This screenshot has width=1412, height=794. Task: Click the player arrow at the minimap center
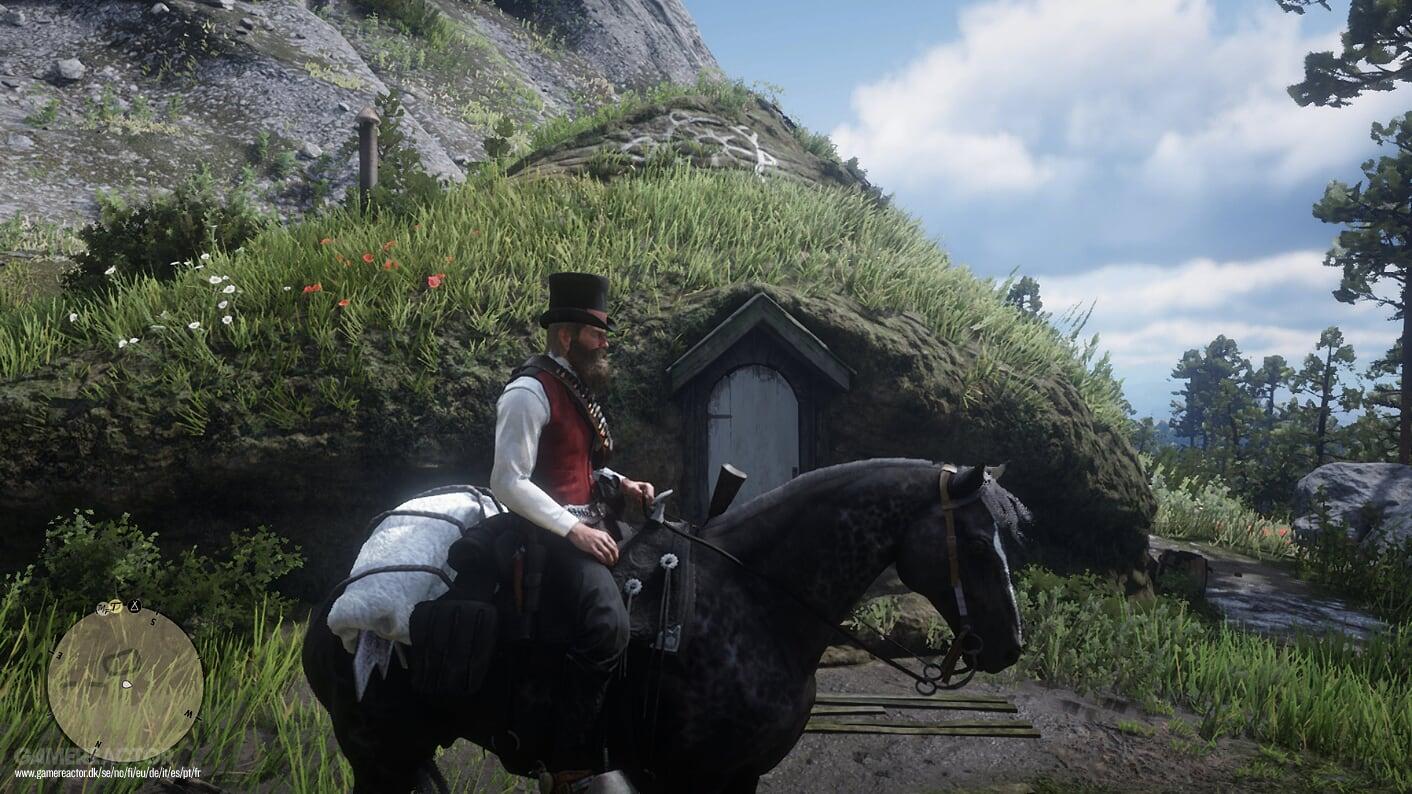click(126, 684)
